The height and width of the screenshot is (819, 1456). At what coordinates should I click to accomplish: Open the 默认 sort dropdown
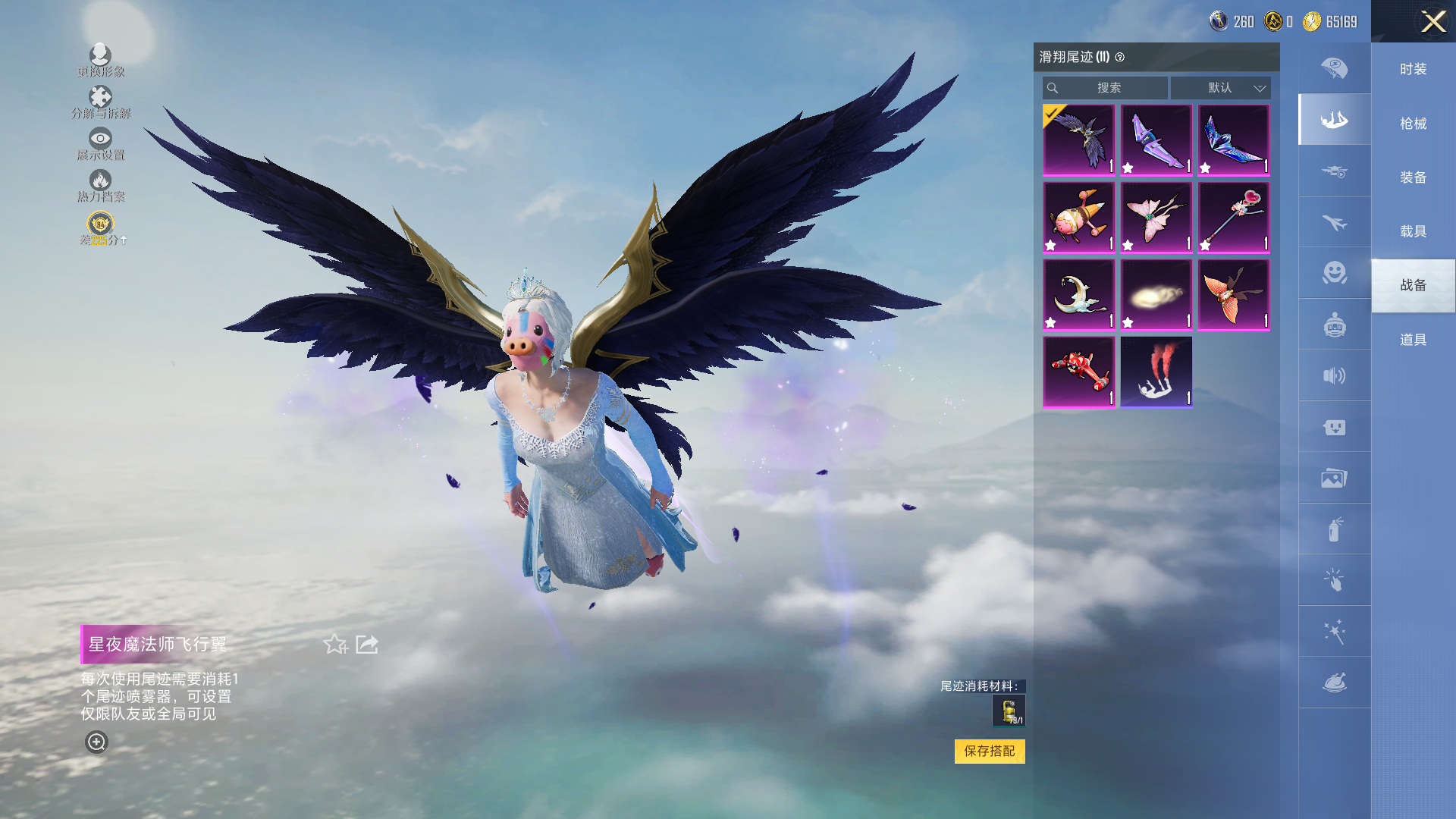click(x=1220, y=88)
